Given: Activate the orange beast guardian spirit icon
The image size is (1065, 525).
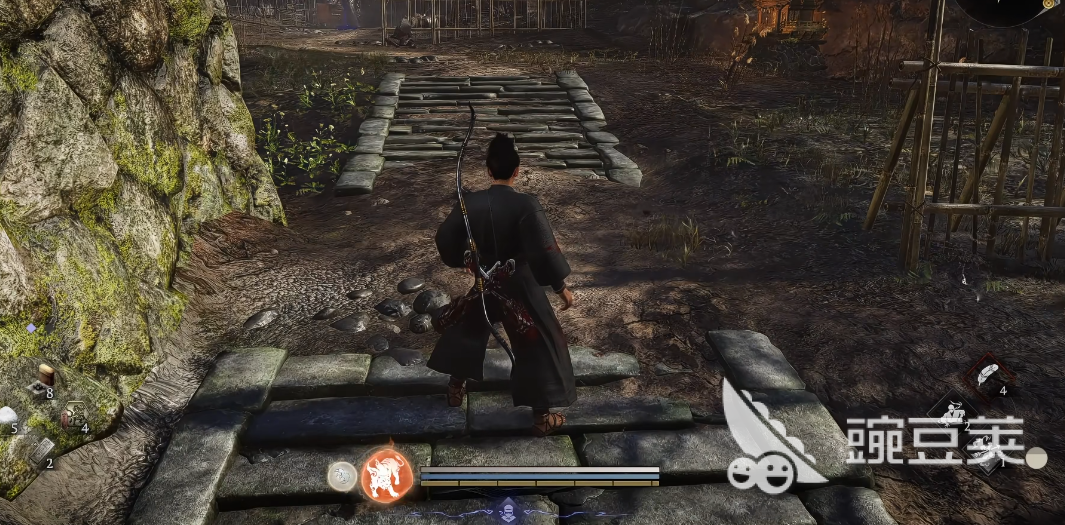Looking at the screenshot, I should [387, 474].
